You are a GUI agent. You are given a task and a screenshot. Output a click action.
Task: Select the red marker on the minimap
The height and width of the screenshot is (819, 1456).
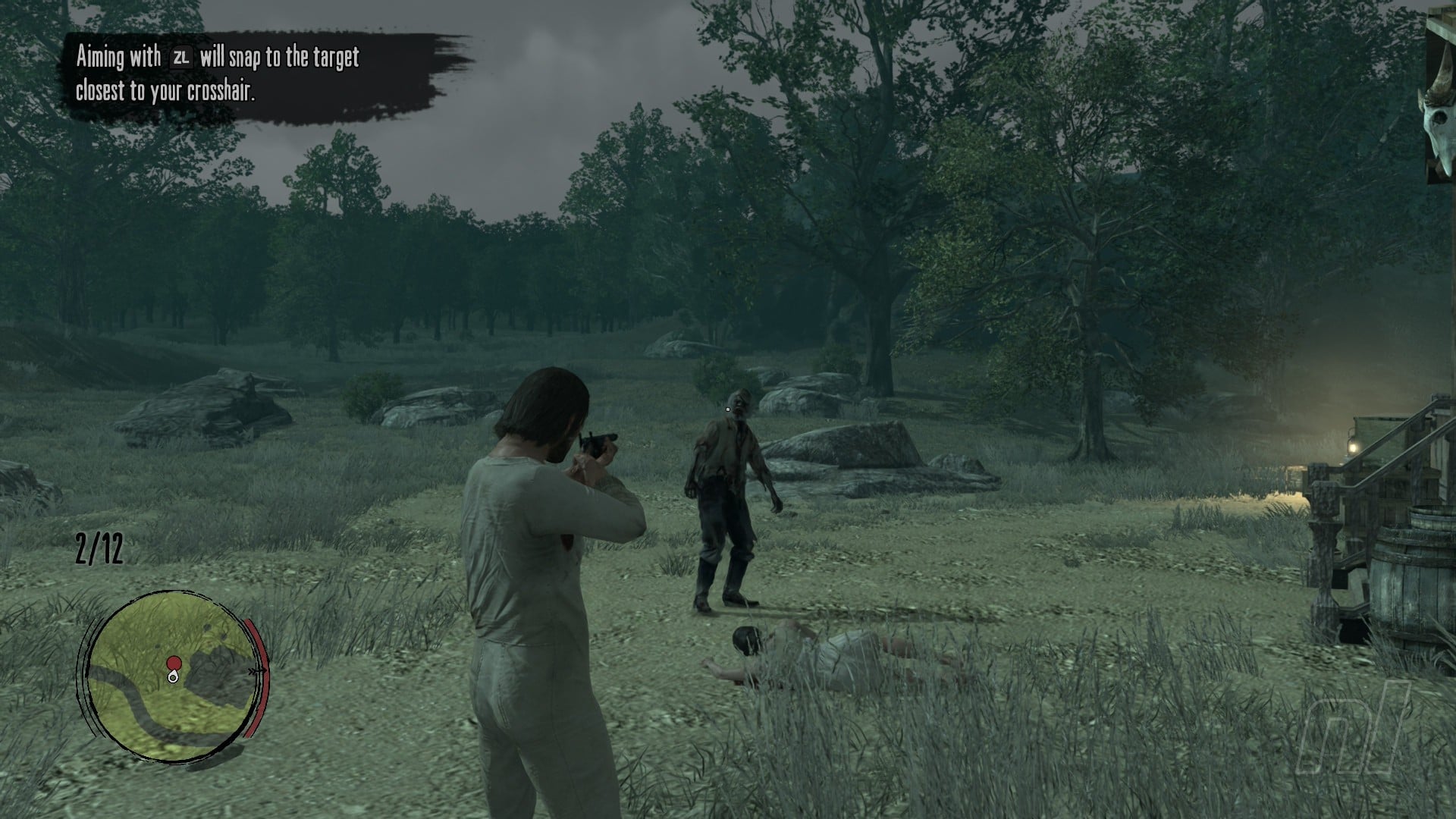(174, 664)
